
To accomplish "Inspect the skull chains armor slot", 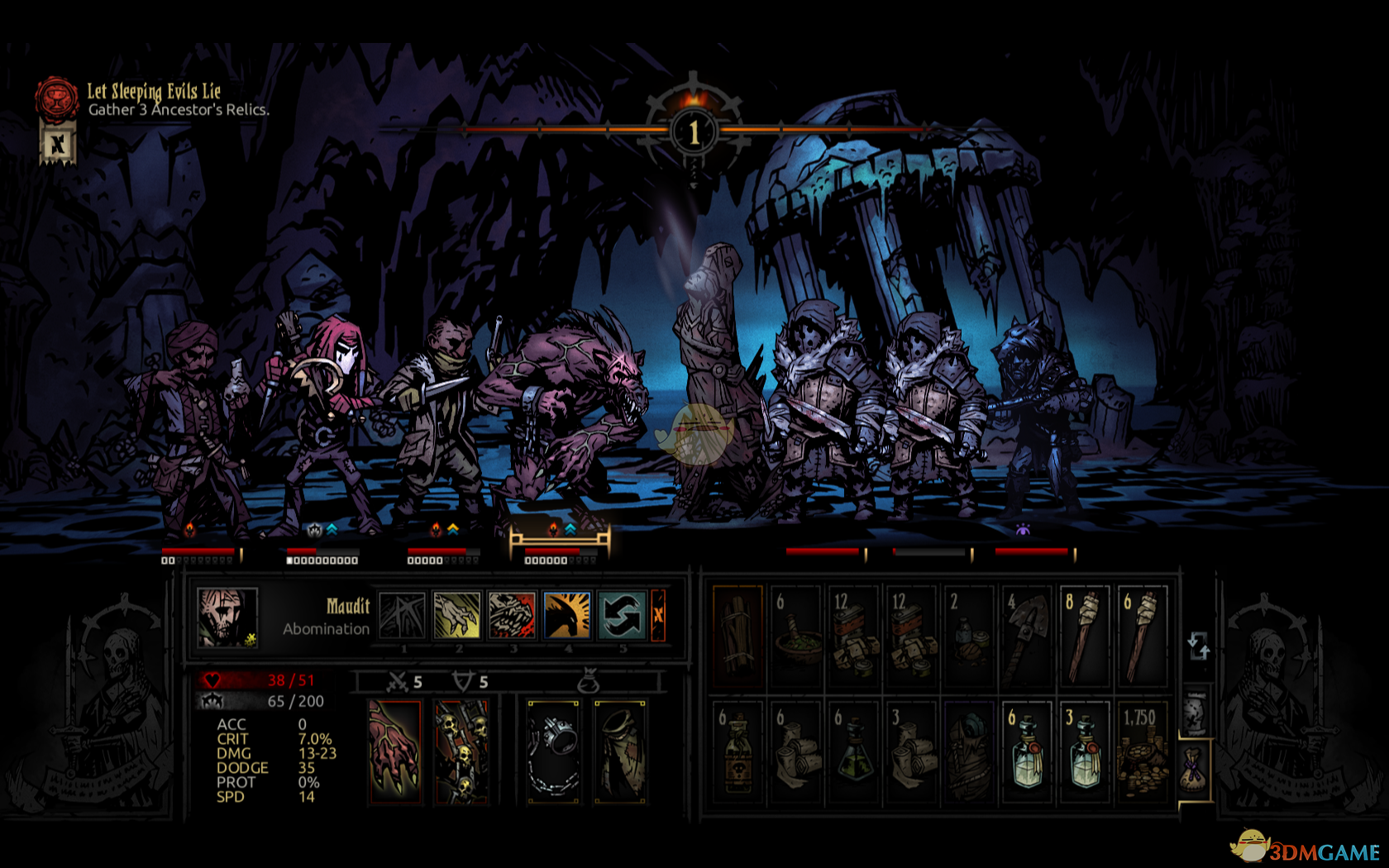I will [461, 751].
